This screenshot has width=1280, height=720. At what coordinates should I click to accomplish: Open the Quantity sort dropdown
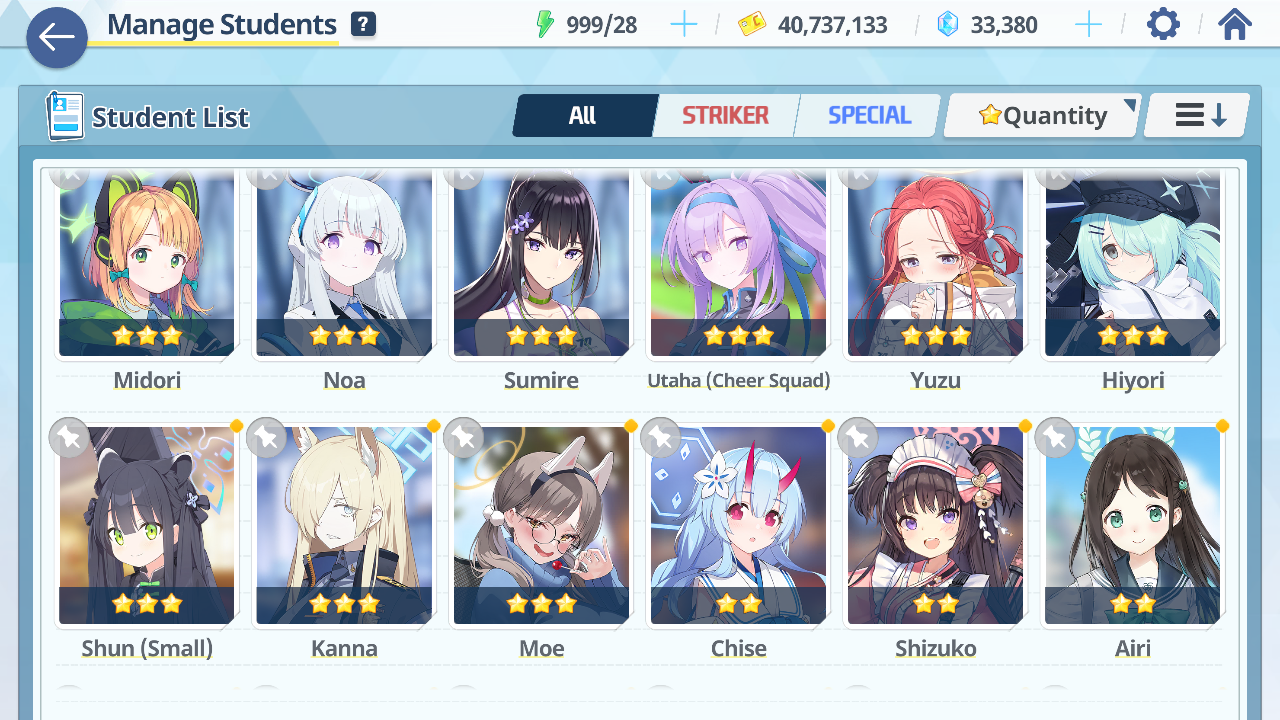point(1042,116)
